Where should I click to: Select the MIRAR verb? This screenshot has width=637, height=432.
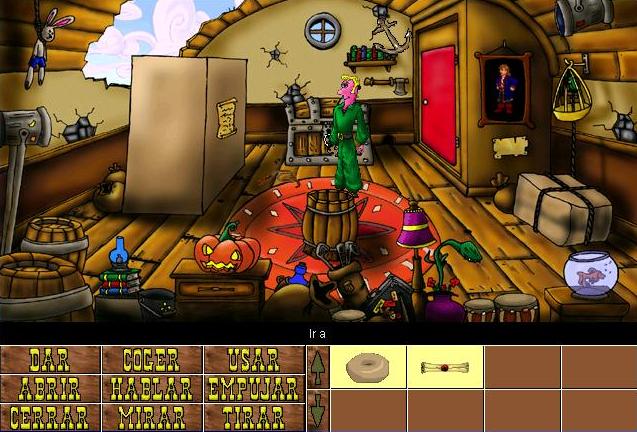tap(151, 416)
